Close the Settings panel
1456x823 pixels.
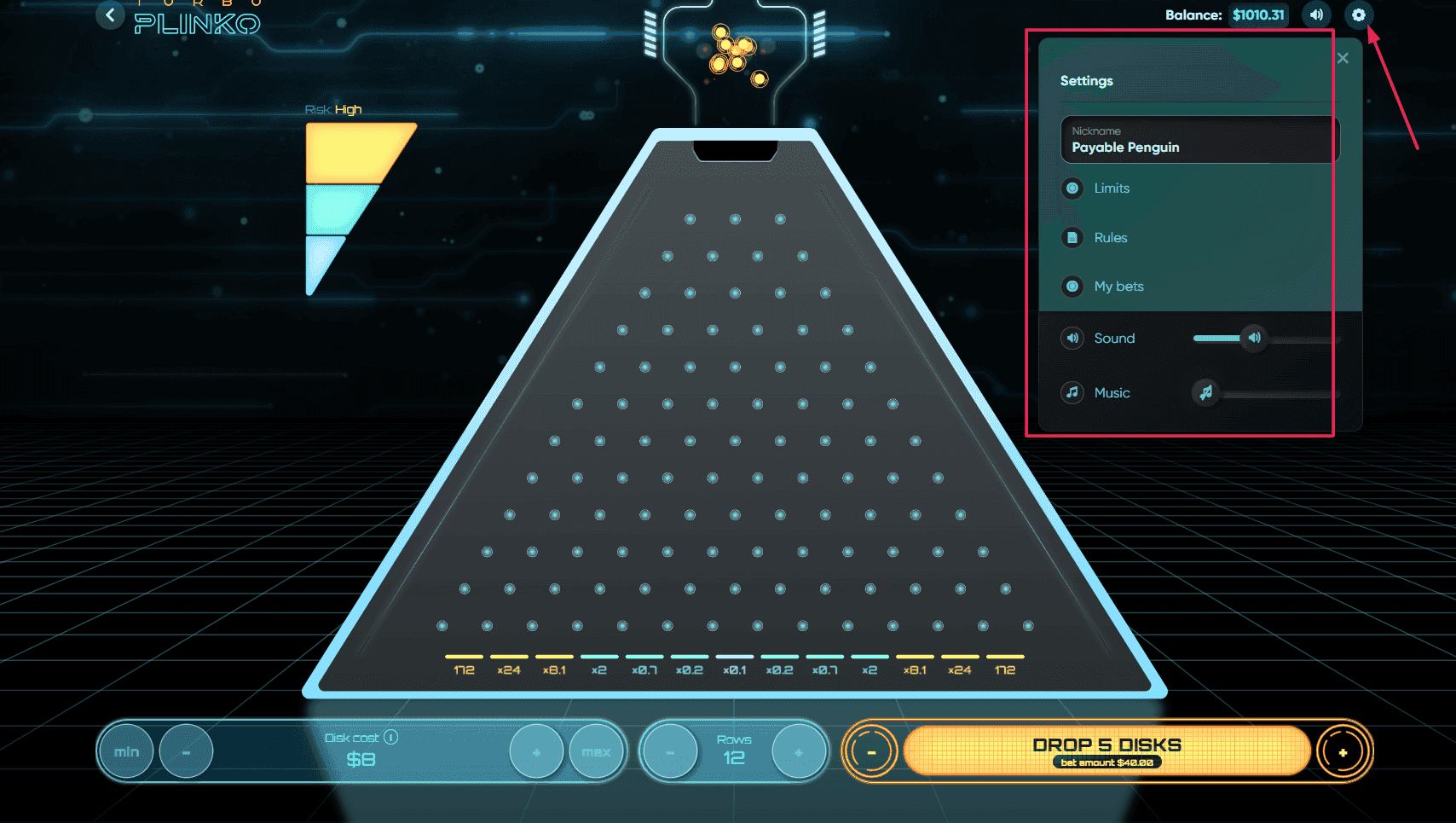[x=1343, y=57]
